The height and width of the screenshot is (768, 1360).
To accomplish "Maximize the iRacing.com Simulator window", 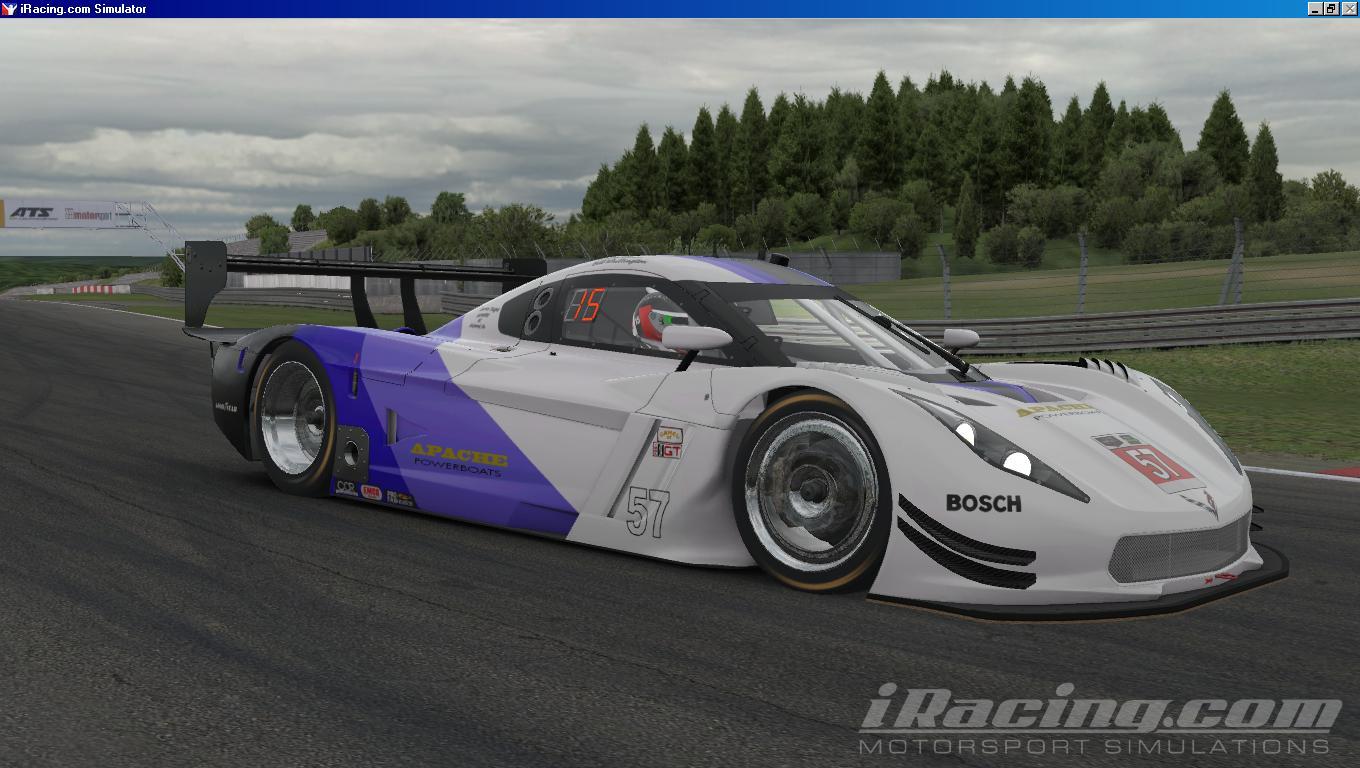I will (1333, 8).
